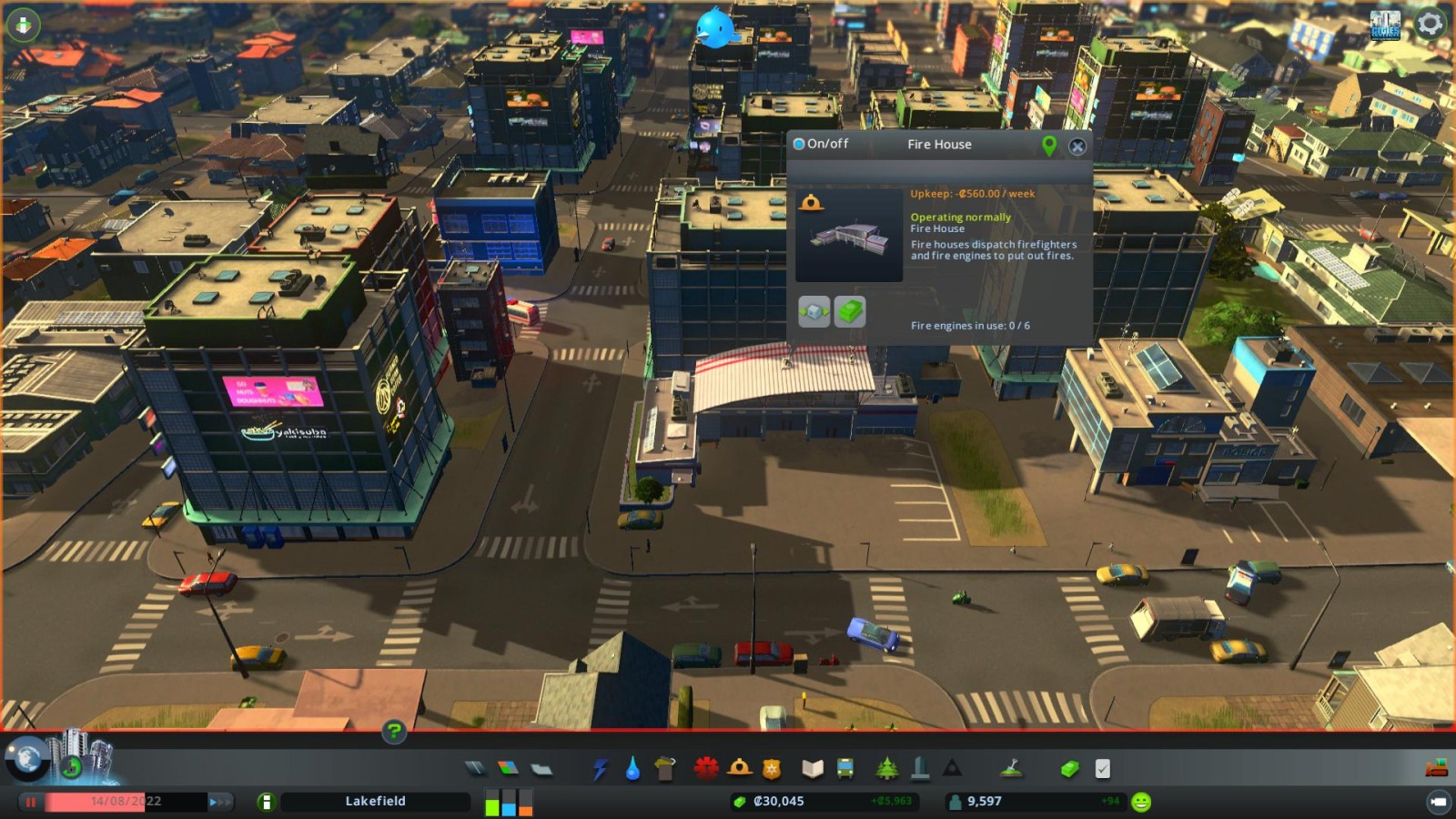Screen dimensions: 1456x819
Task: Open the Healthcare red cross menu
Action: [x=705, y=769]
